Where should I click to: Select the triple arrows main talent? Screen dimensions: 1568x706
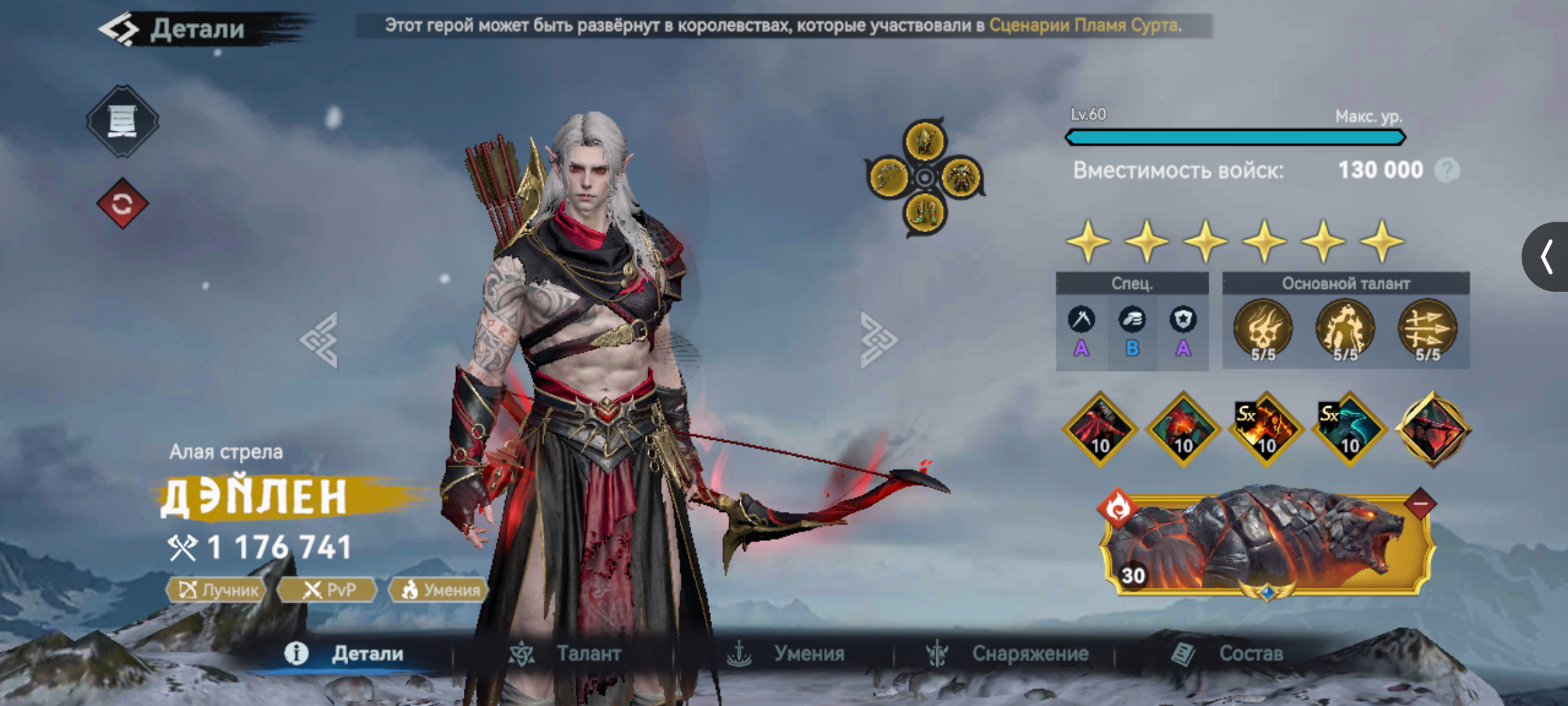tap(1428, 329)
